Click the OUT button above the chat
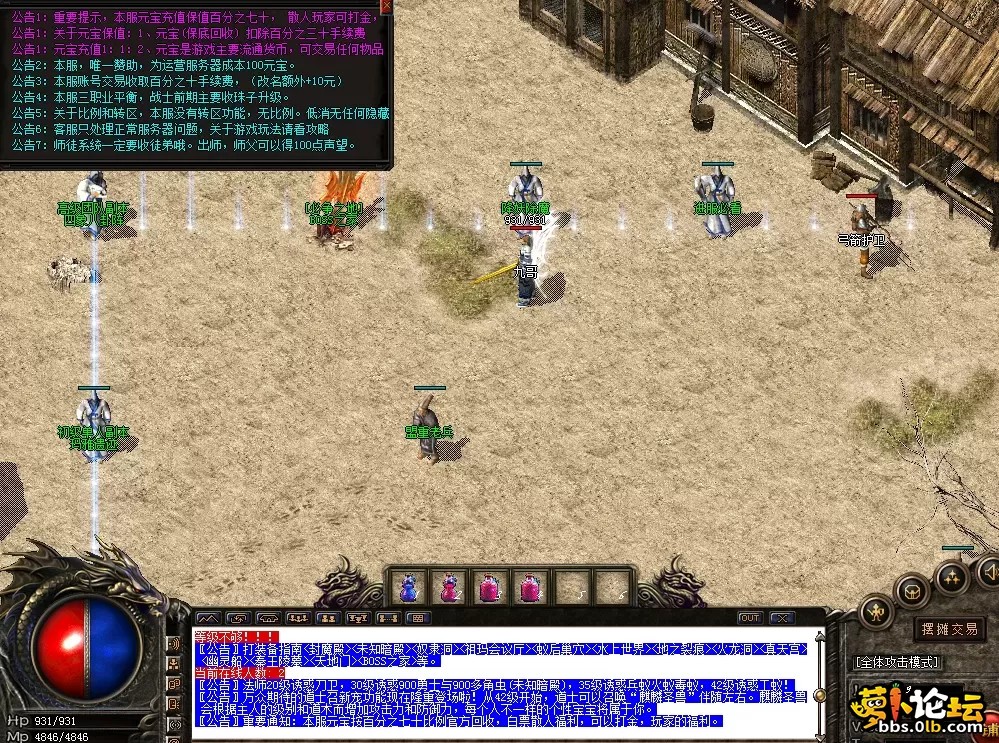The height and width of the screenshot is (743, 999). click(x=750, y=618)
